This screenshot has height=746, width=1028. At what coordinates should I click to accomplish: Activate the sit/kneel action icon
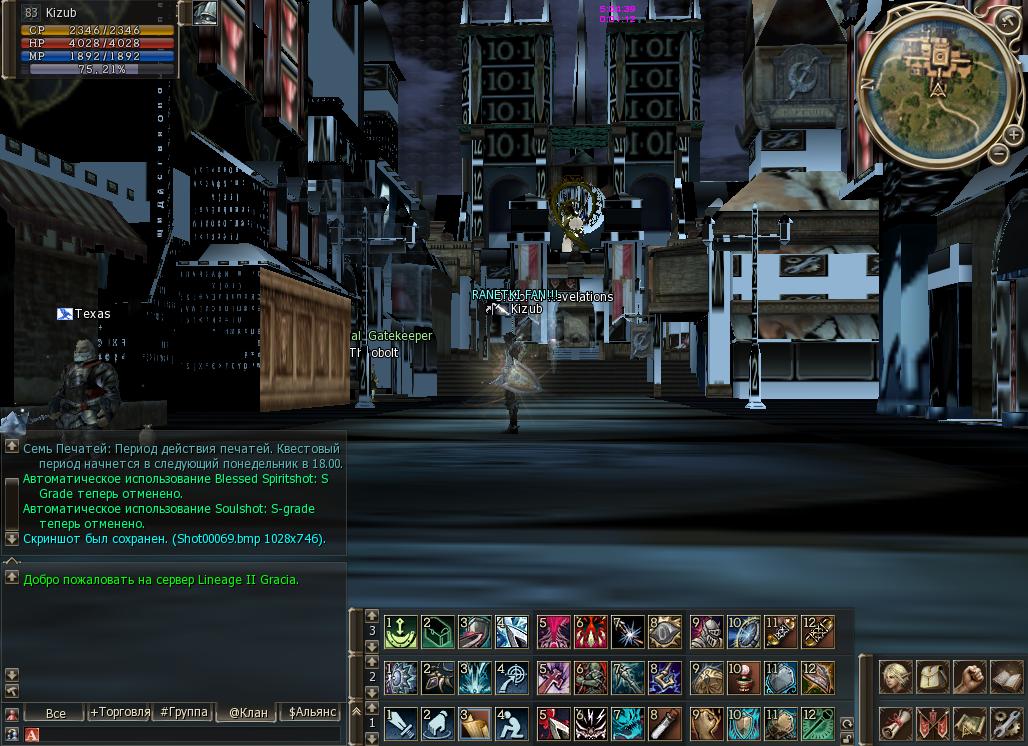click(x=510, y=723)
